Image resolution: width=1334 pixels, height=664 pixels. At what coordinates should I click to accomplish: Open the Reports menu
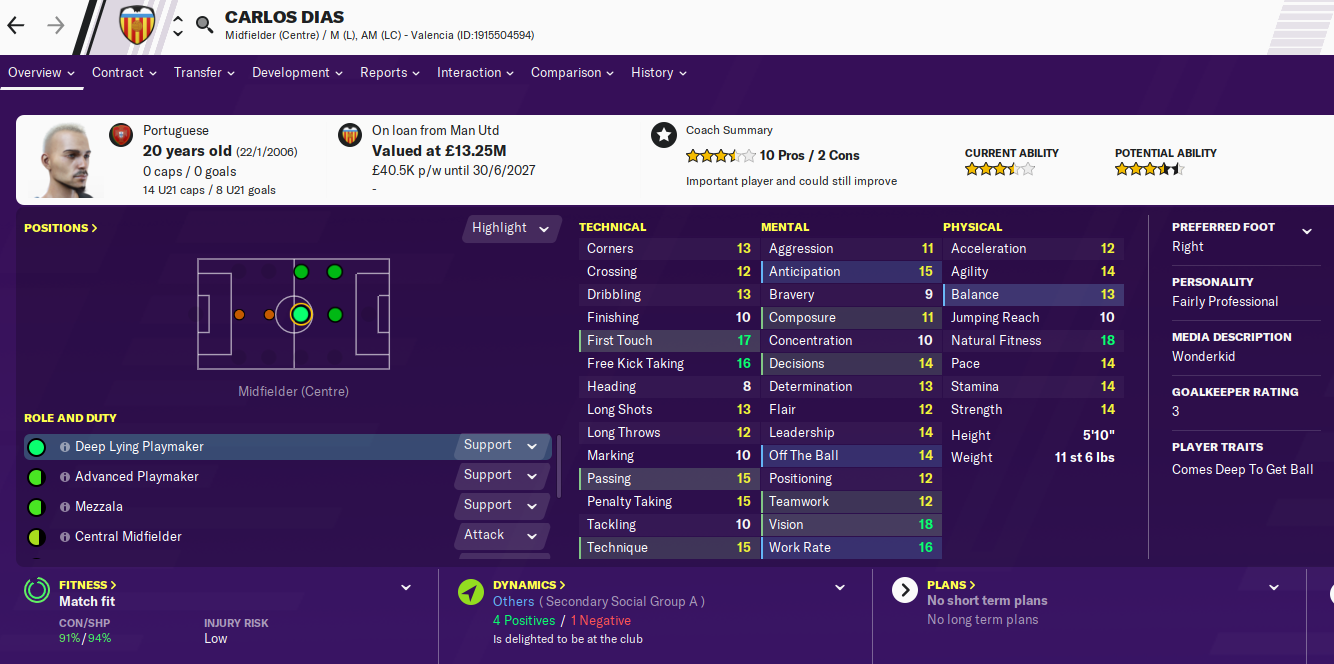390,73
